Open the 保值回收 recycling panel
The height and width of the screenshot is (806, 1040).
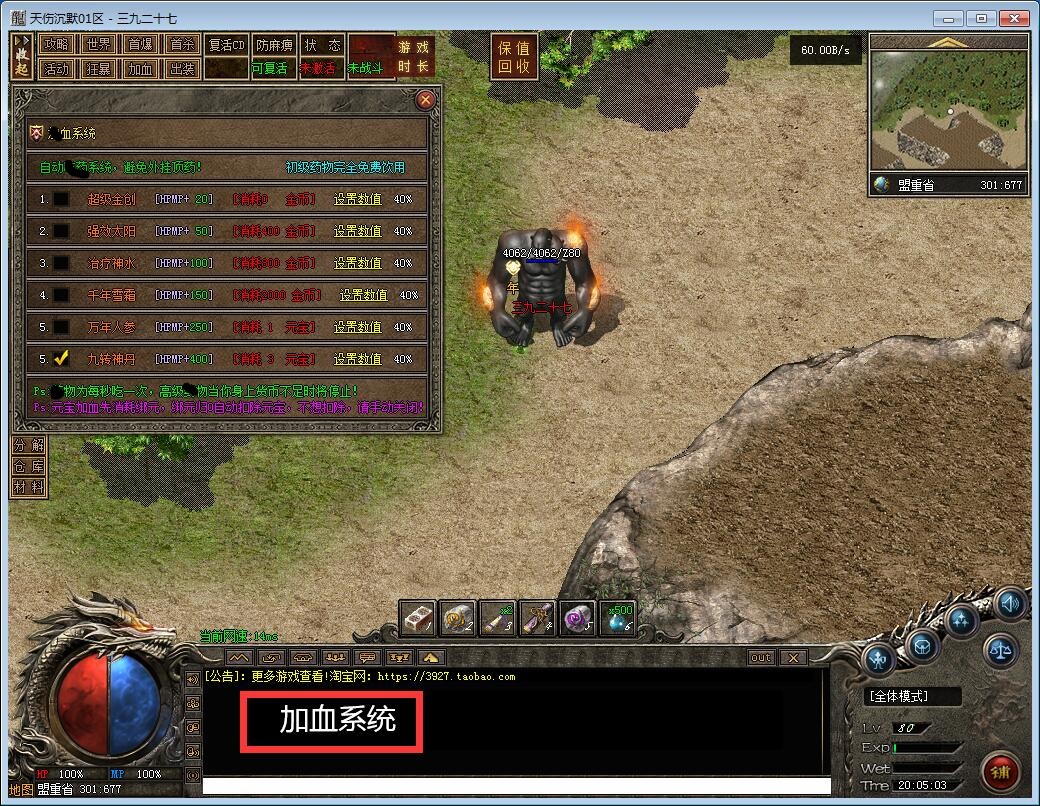coord(514,57)
